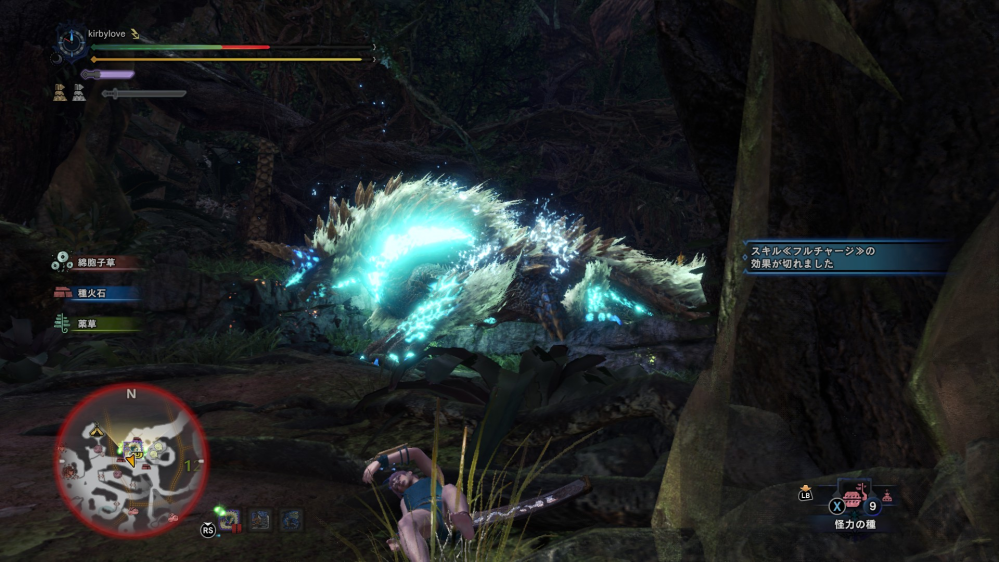Select the 種火石 gathering entry

click(x=96, y=293)
